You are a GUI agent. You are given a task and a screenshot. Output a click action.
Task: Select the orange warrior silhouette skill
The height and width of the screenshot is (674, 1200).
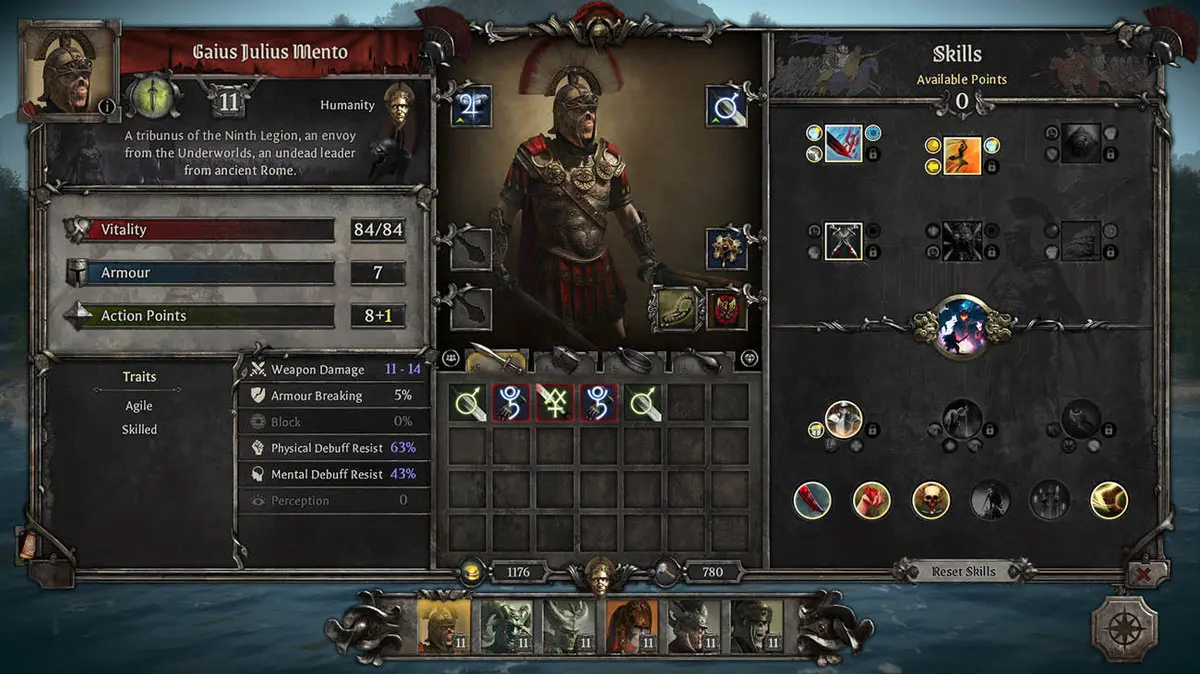(x=962, y=155)
